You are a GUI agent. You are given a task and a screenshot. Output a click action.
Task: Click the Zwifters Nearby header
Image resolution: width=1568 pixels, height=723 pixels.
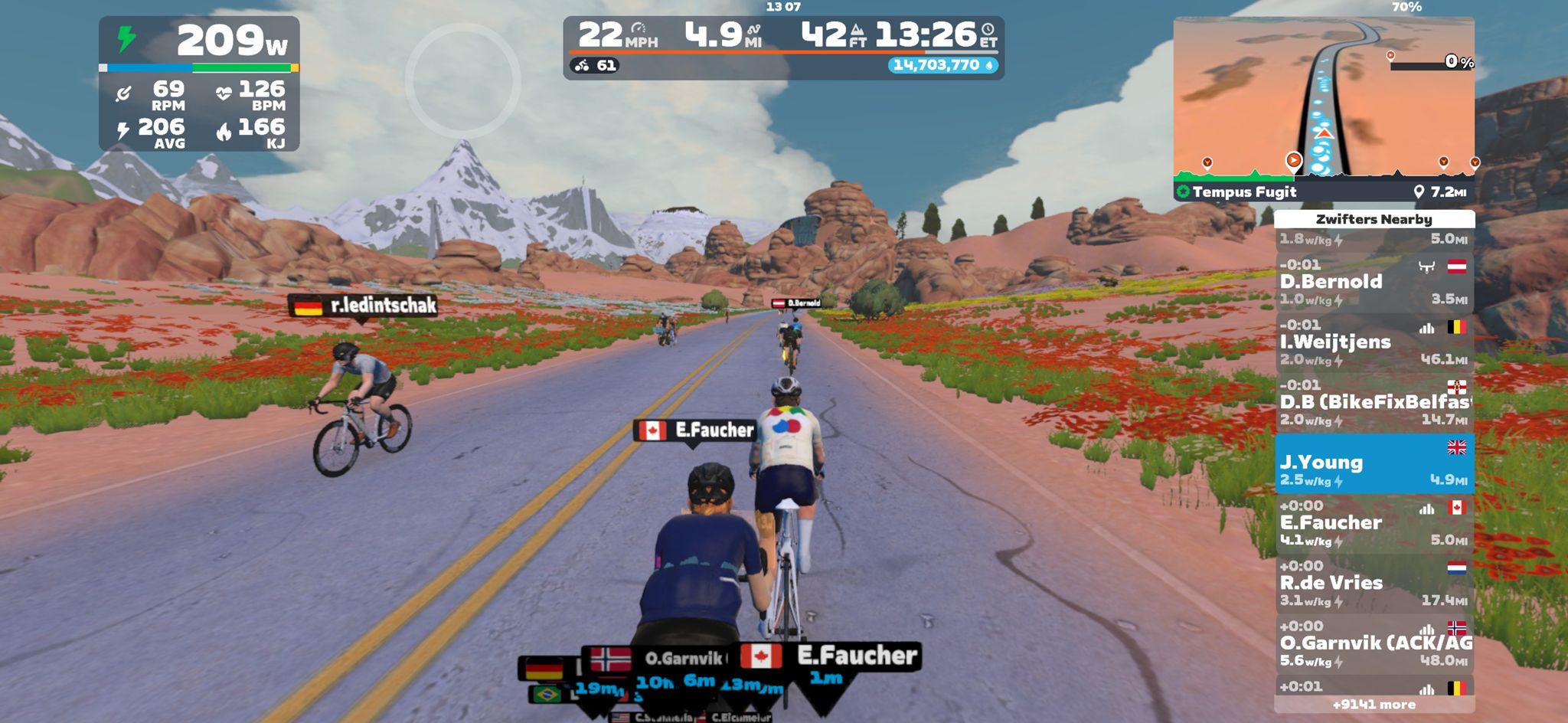pyautogui.click(x=1374, y=219)
